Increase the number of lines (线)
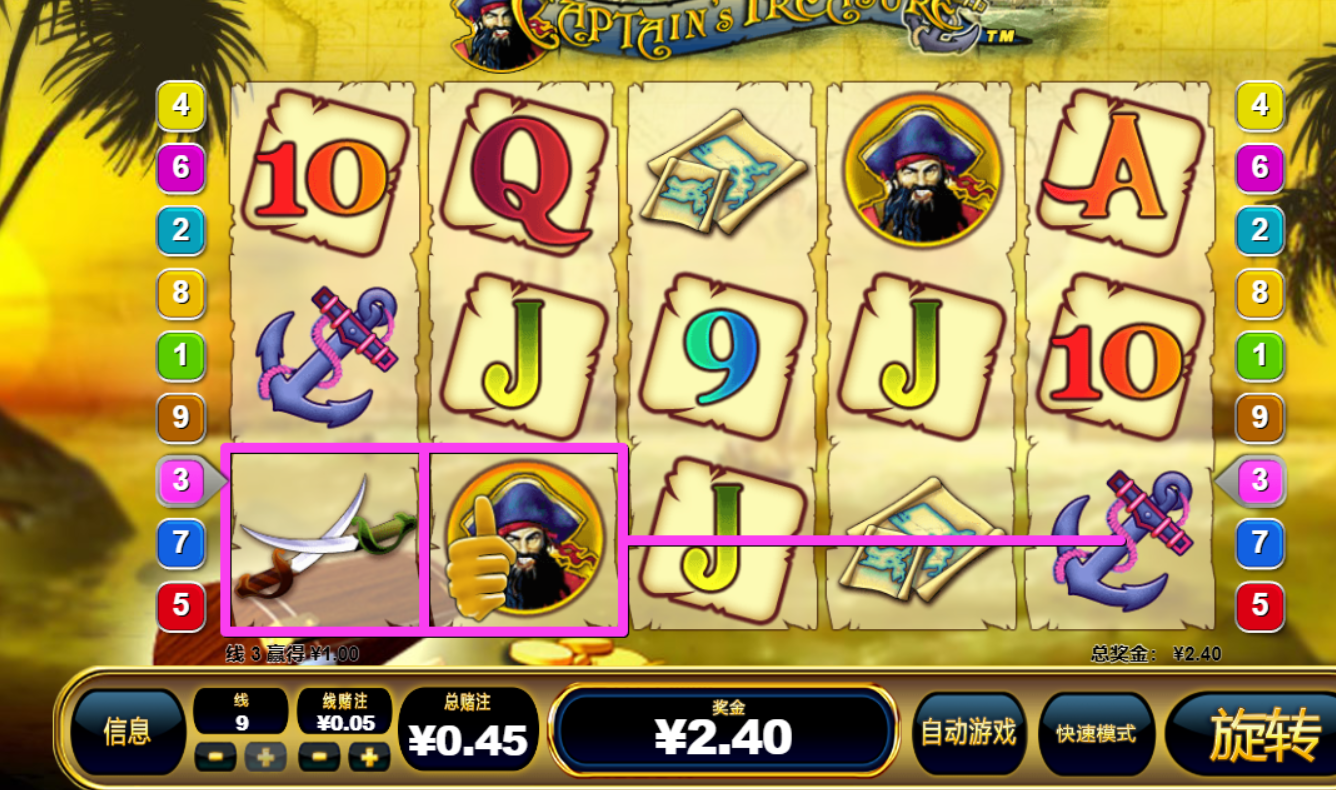This screenshot has width=1336, height=790. coord(265,757)
